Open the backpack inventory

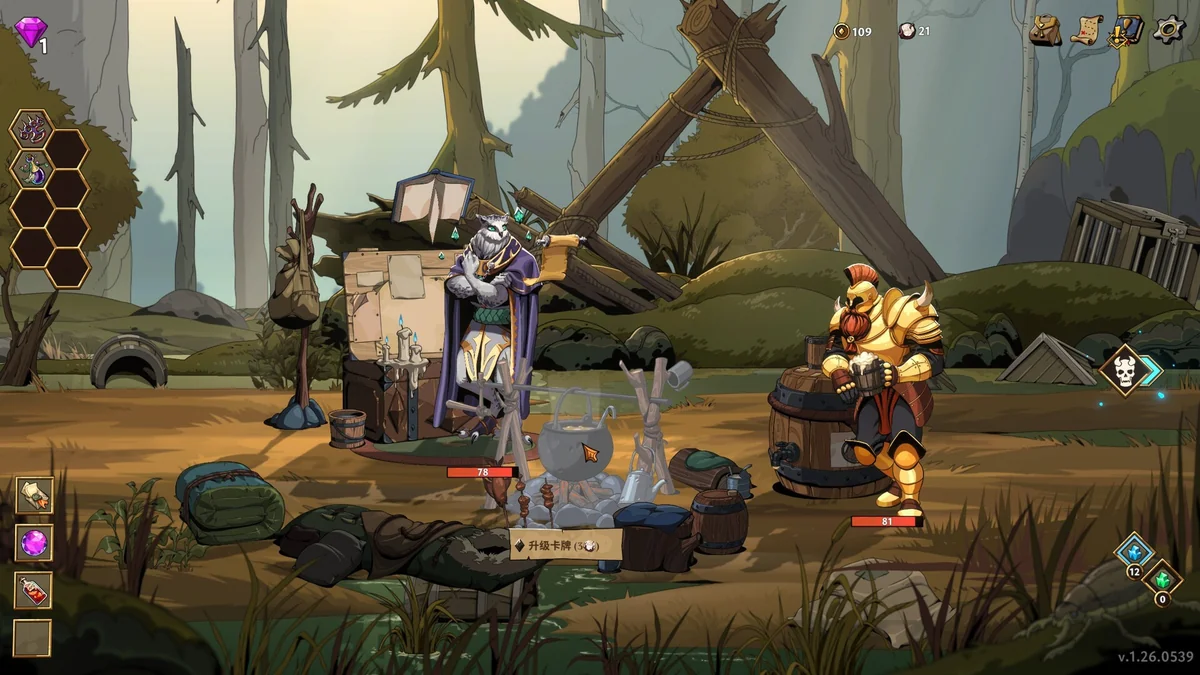coord(1045,30)
